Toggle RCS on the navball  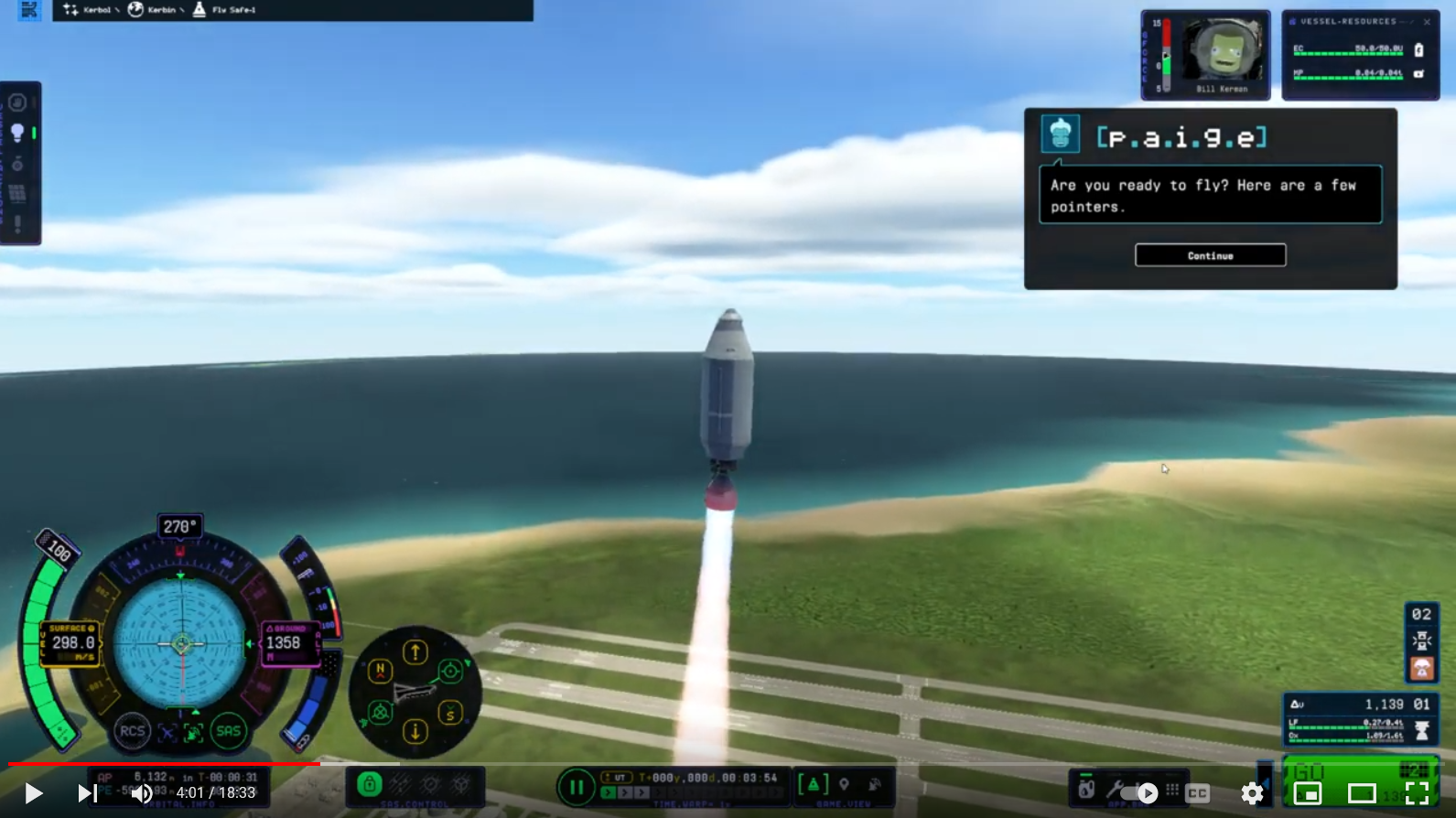[131, 732]
